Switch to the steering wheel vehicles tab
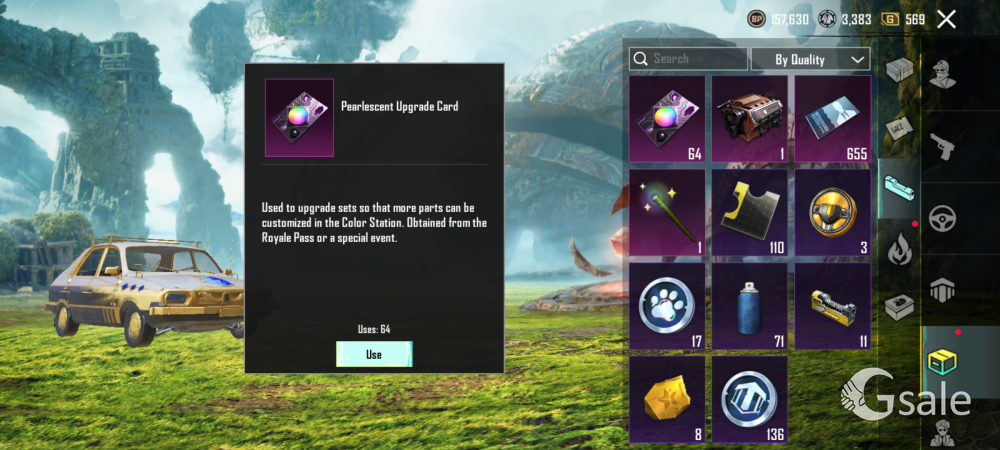This screenshot has width=1000, height=450. click(x=941, y=218)
